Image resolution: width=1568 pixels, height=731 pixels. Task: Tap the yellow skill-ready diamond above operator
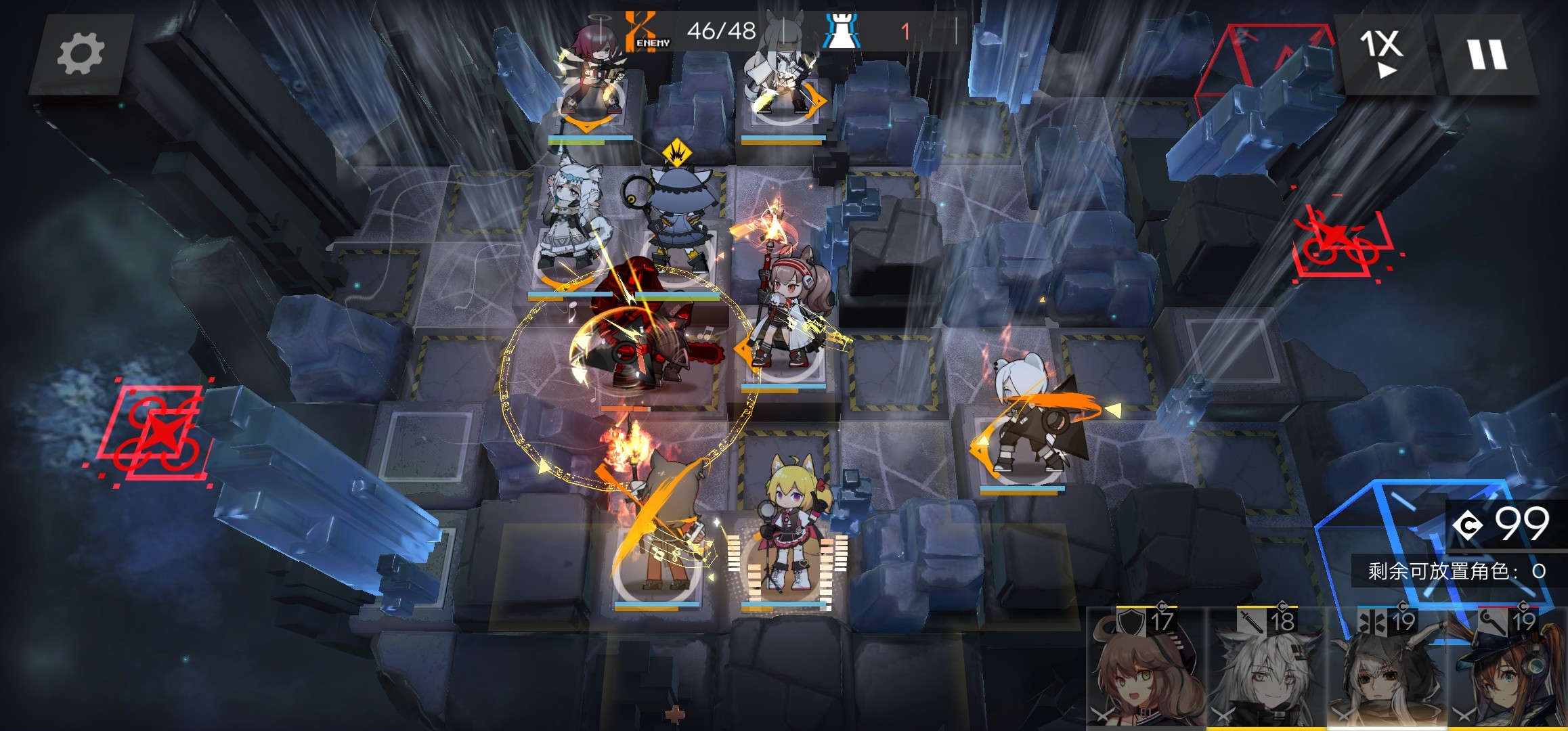coord(676,154)
